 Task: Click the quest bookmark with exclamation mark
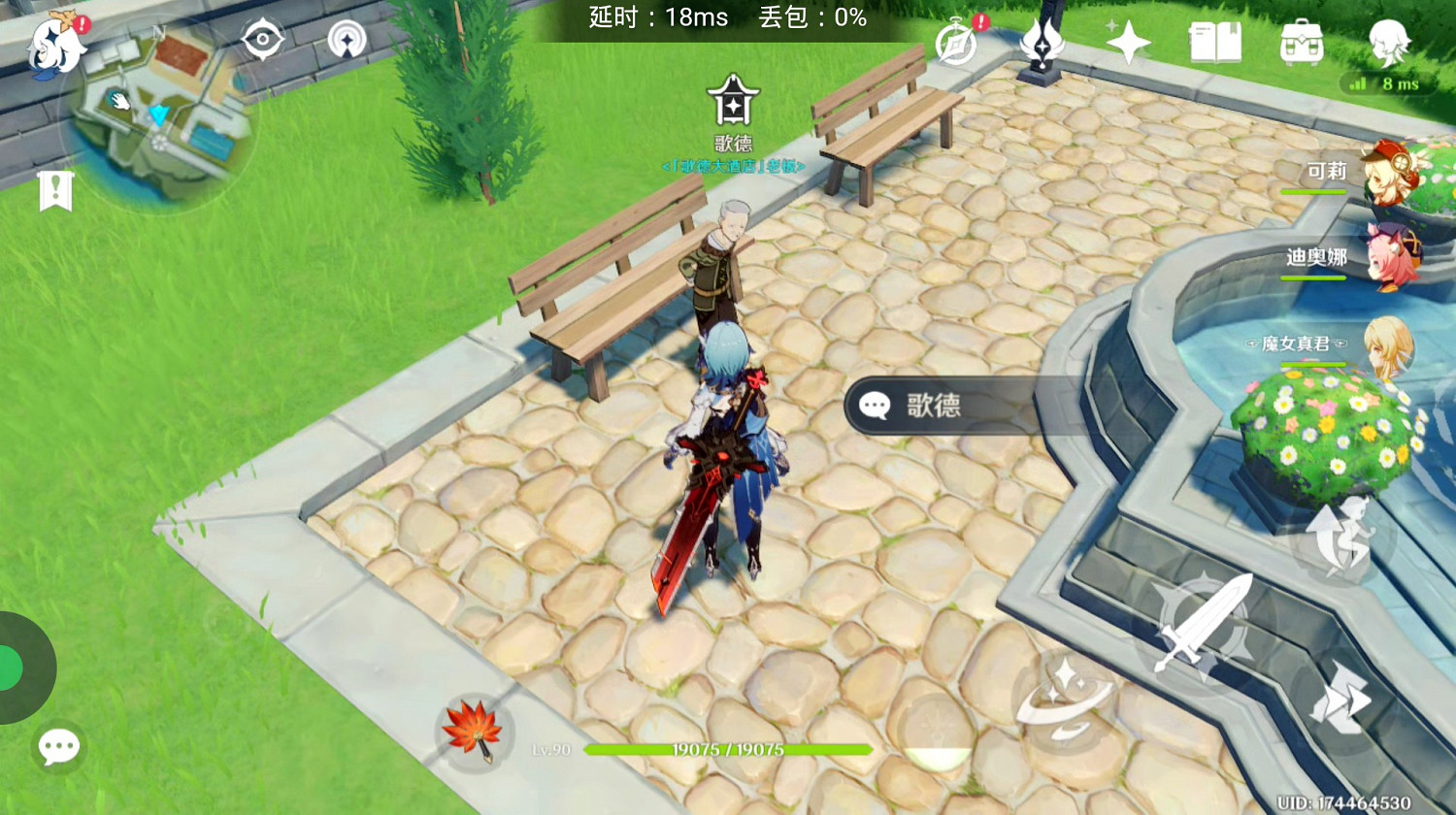[56, 191]
